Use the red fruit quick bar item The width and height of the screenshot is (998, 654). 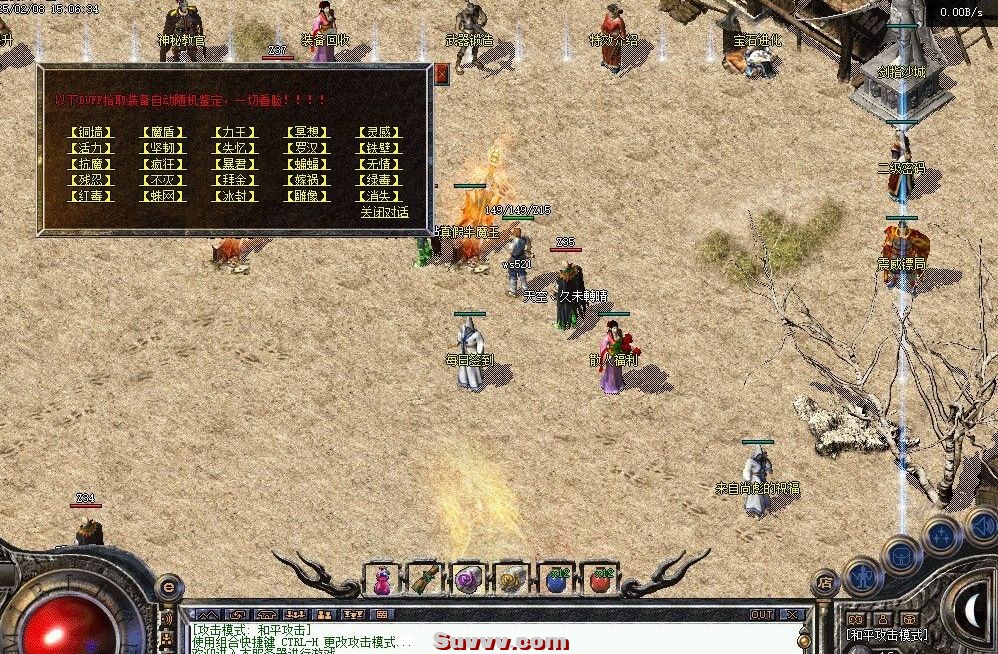pos(600,579)
